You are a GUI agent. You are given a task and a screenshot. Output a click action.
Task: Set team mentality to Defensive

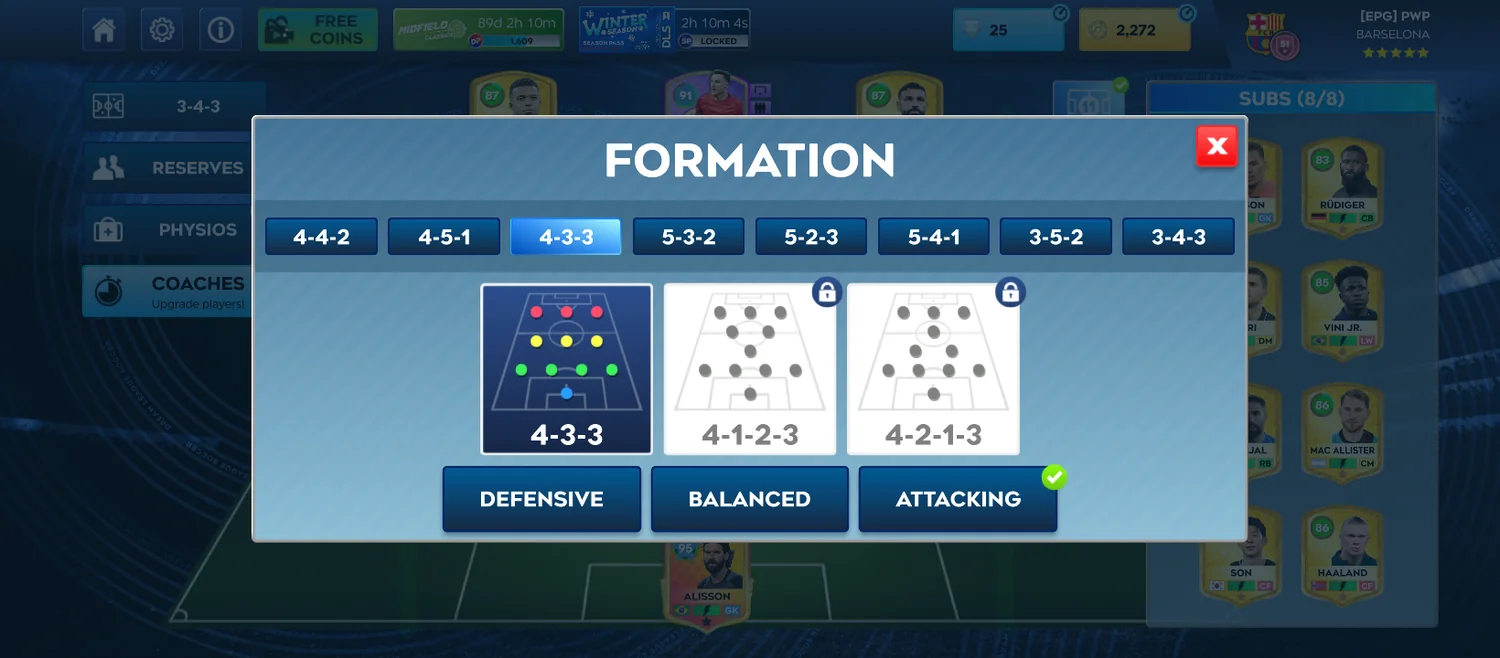tap(541, 499)
